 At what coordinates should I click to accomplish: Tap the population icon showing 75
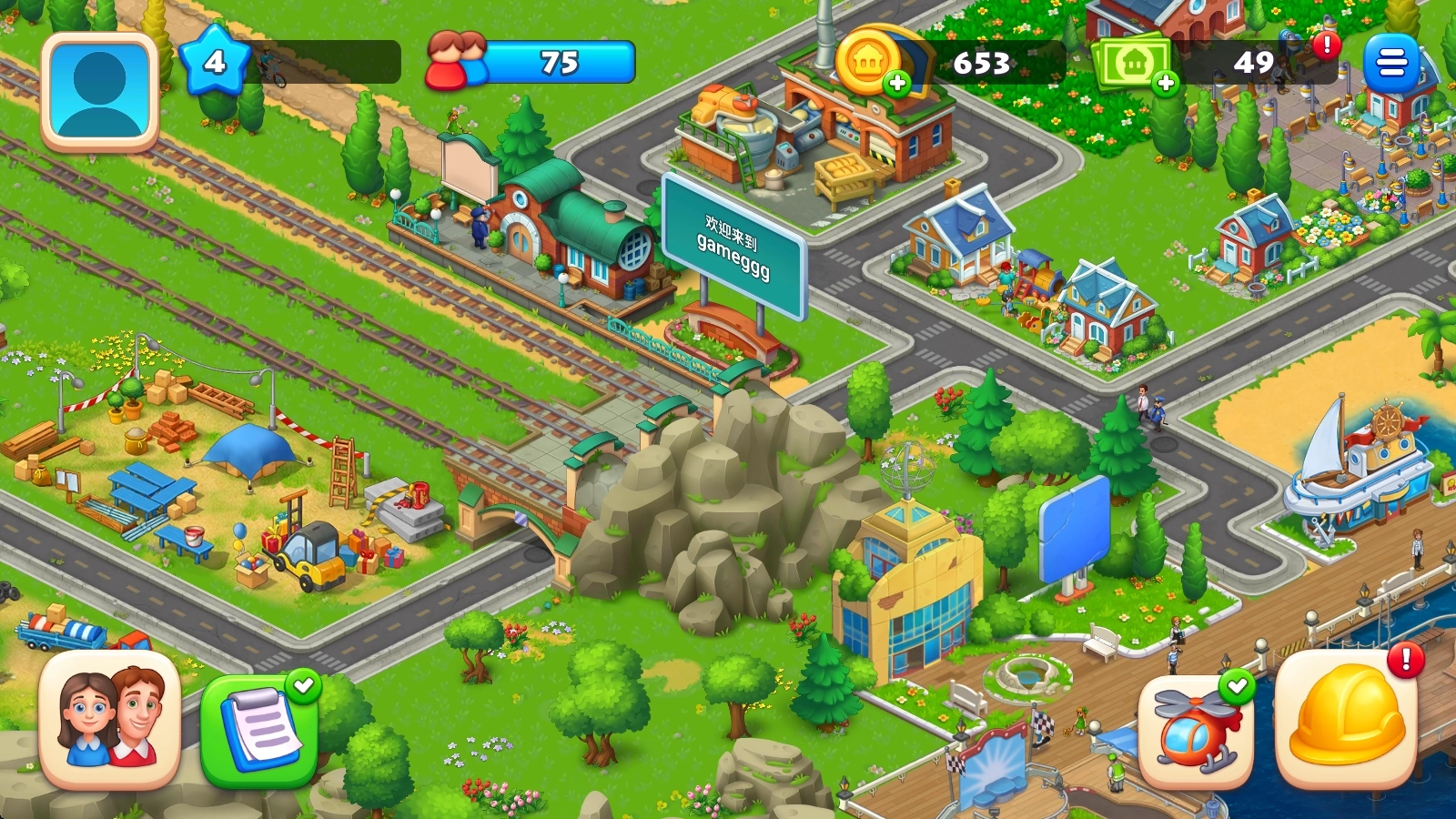457,61
